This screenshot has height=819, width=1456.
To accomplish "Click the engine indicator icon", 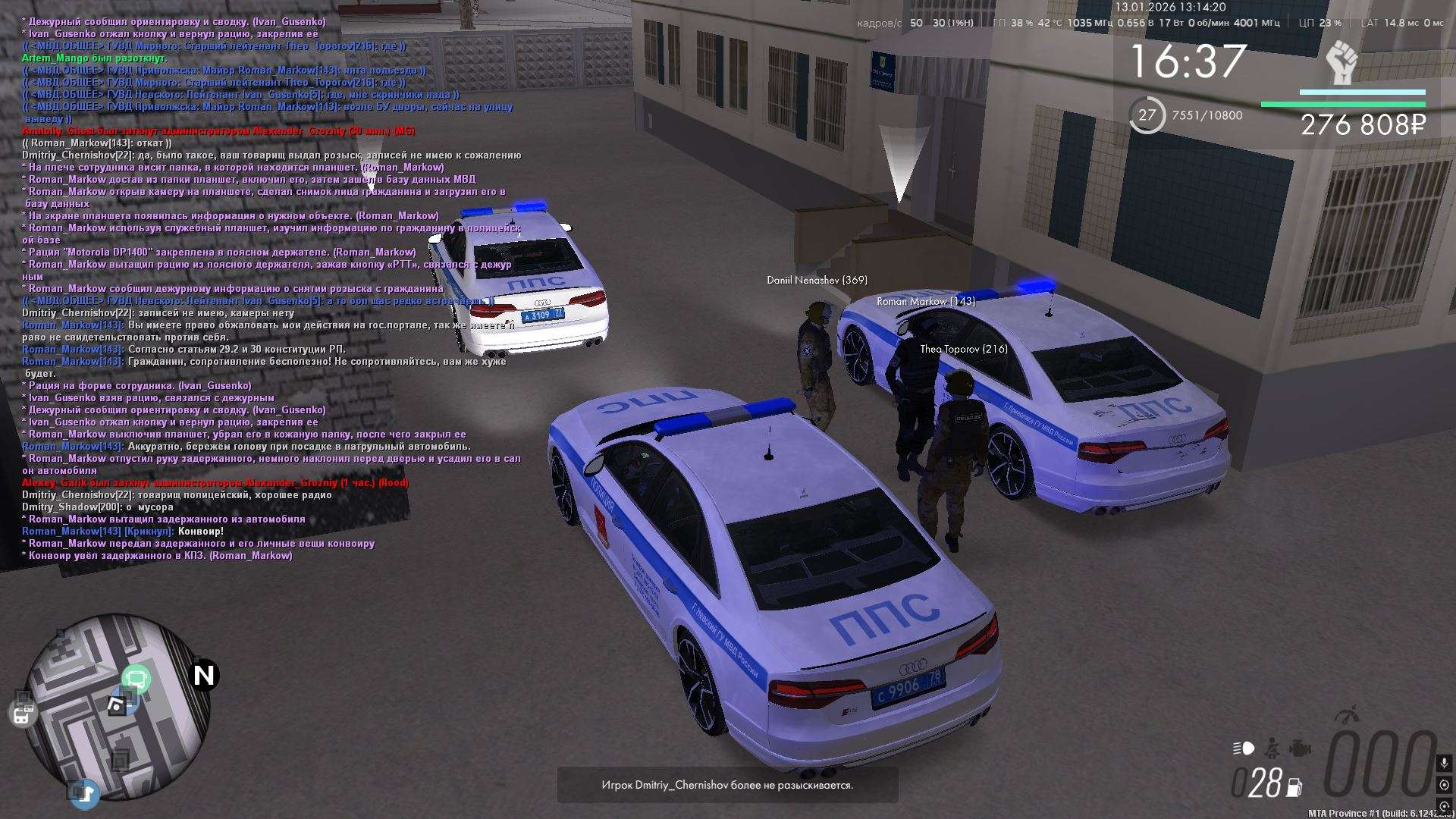I will click(1299, 748).
